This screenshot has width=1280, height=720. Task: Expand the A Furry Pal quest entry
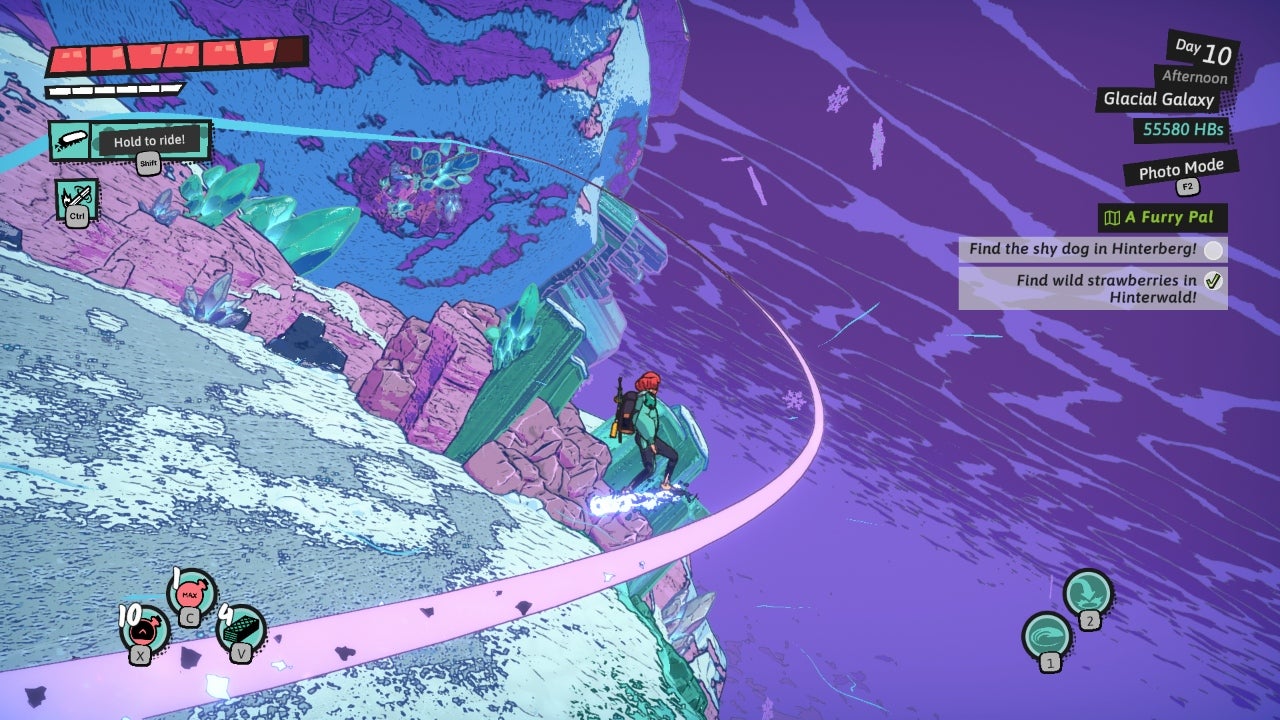coord(1163,217)
